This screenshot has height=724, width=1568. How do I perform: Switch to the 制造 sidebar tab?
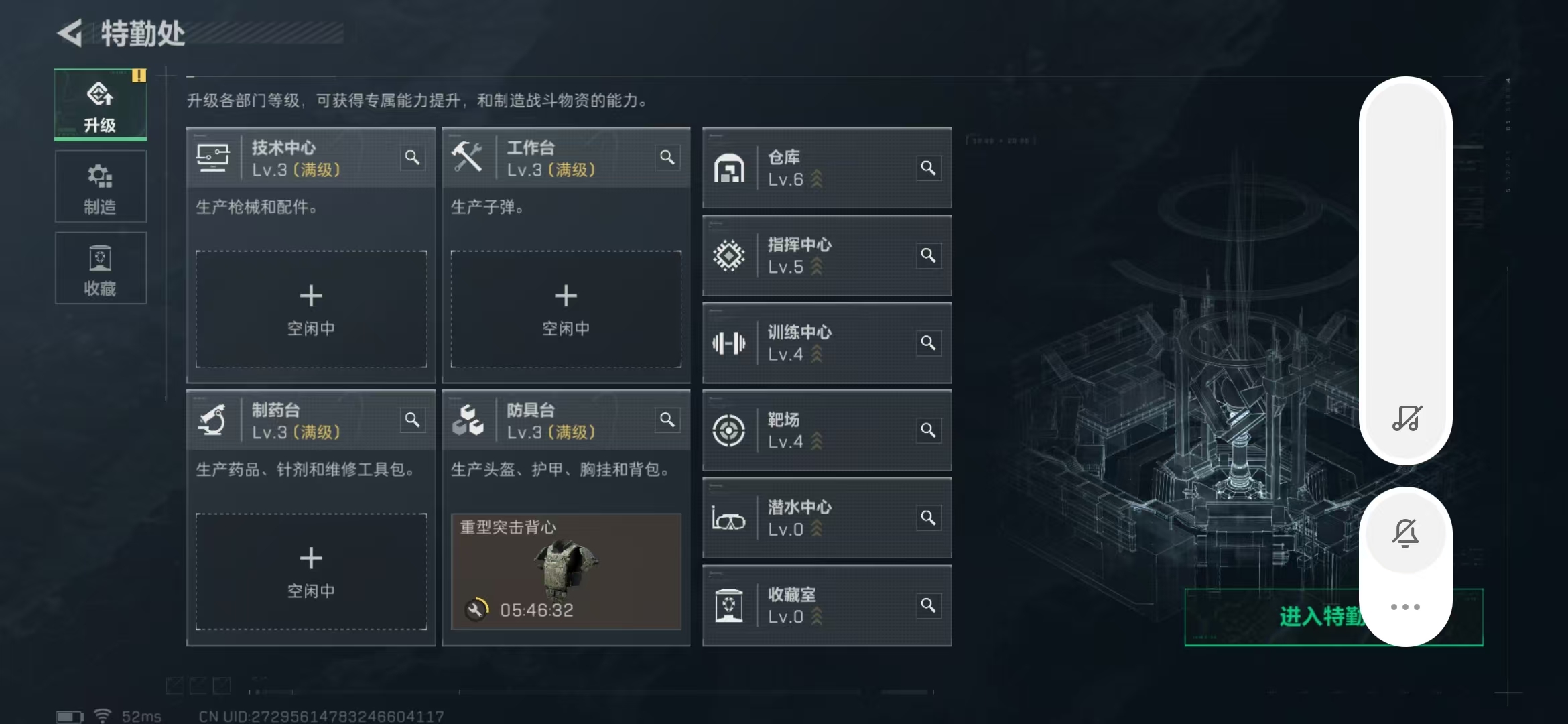pos(100,186)
